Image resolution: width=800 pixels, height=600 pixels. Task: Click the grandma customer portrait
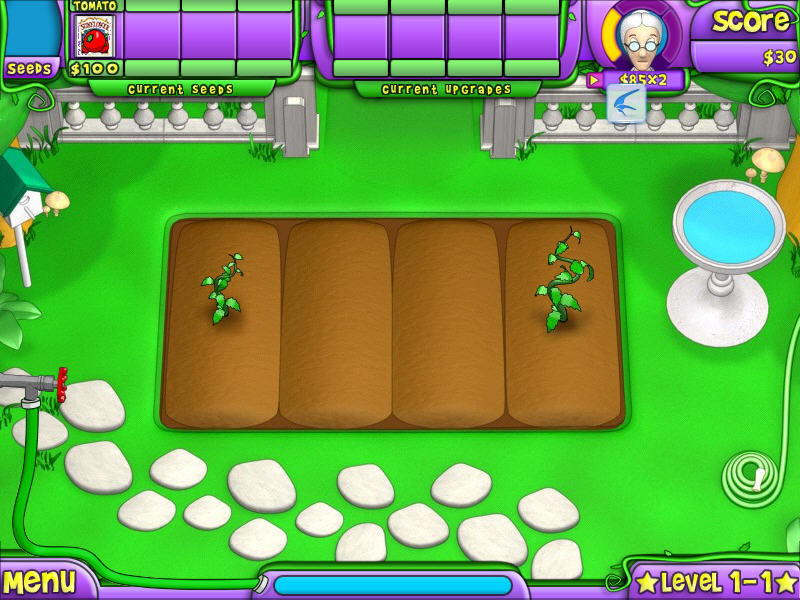click(x=640, y=38)
